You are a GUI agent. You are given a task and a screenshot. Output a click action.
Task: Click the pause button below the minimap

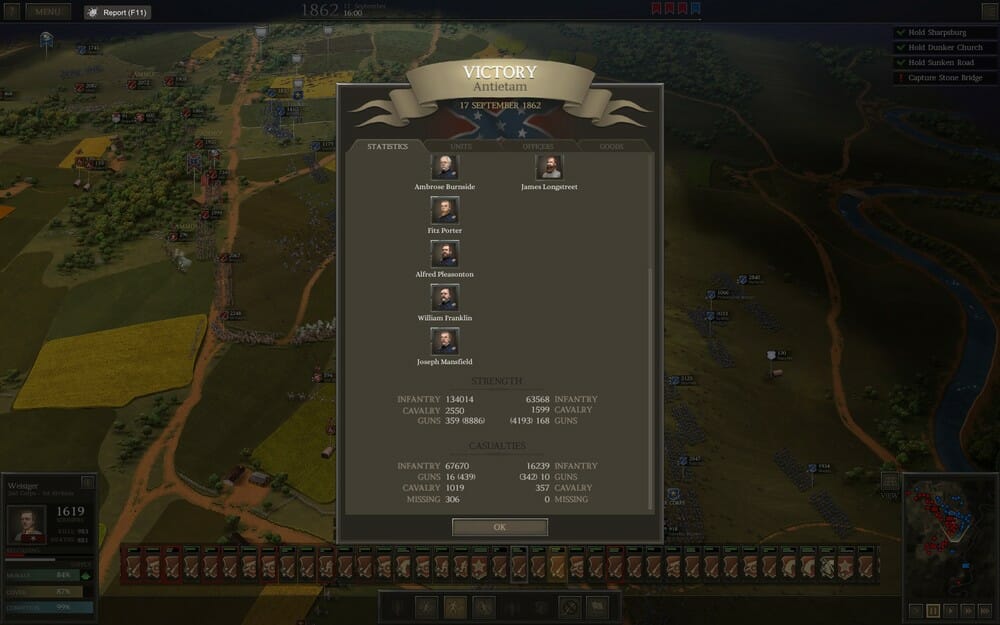coord(933,609)
